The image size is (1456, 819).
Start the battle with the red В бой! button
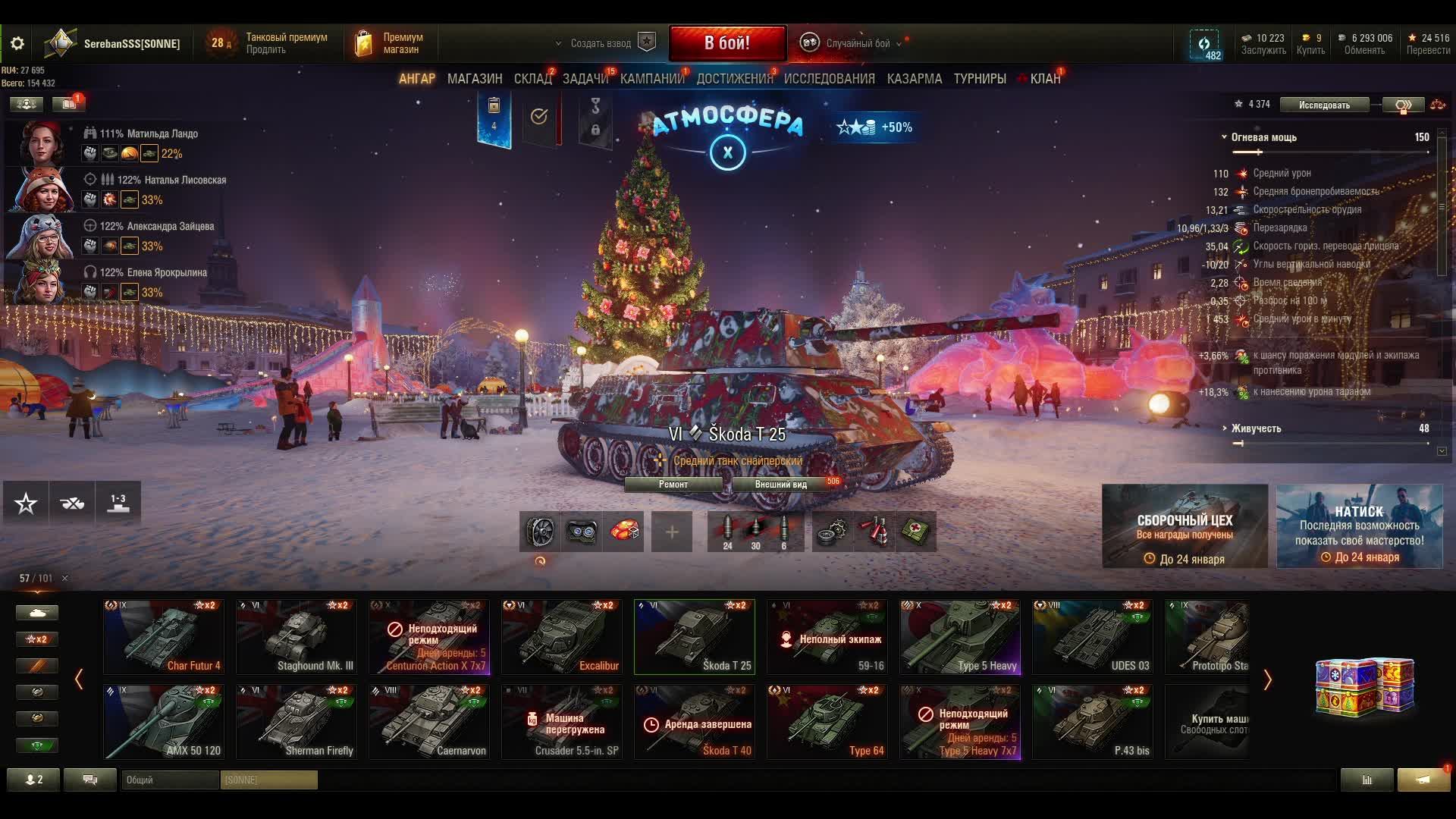click(x=727, y=43)
